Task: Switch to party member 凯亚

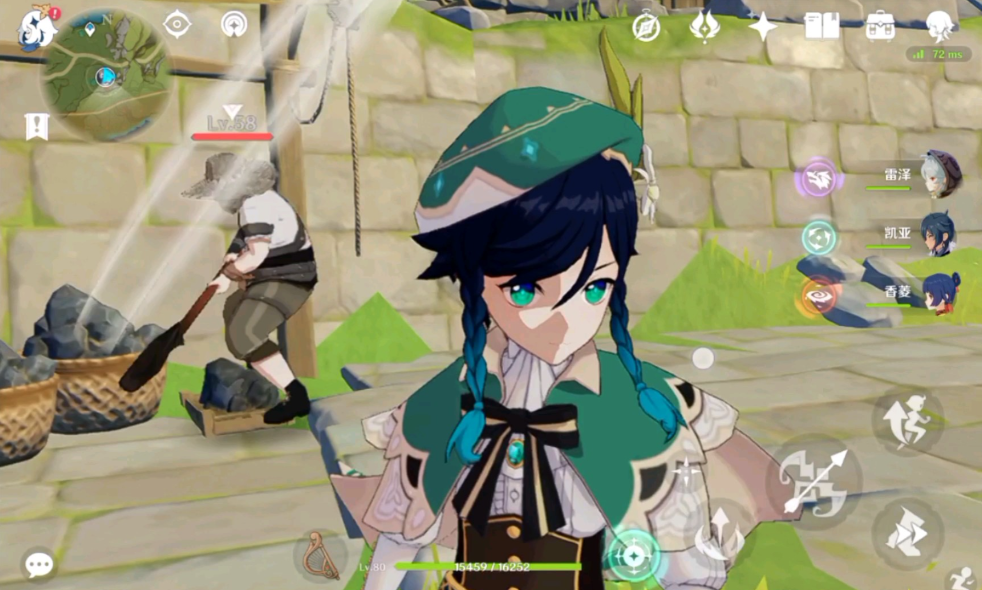Action: [x=938, y=235]
